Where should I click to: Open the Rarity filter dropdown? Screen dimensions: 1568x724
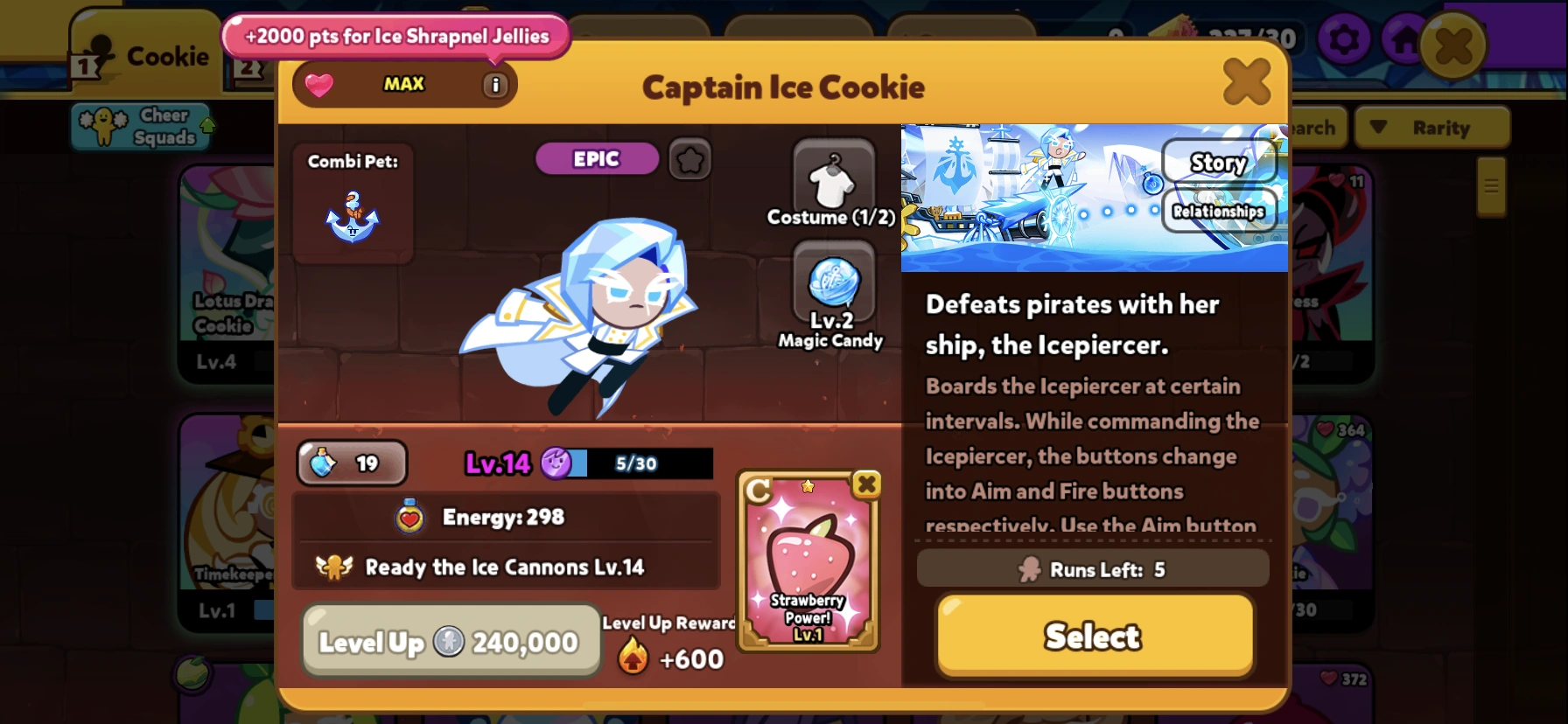[x=1432, y=127]
